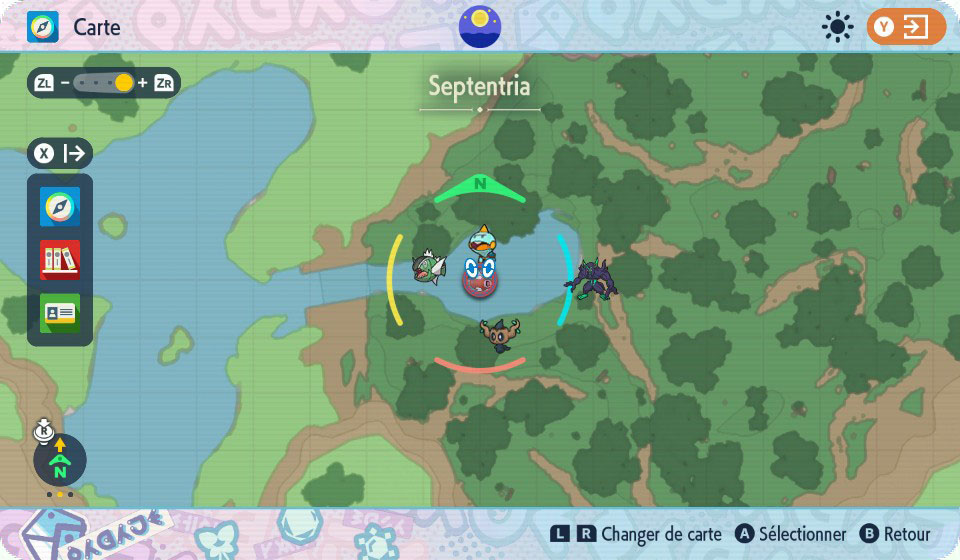This screenshot has width=960, height=560.
Task: Select the Phantump marker
Action: click(x=496, y=333)
